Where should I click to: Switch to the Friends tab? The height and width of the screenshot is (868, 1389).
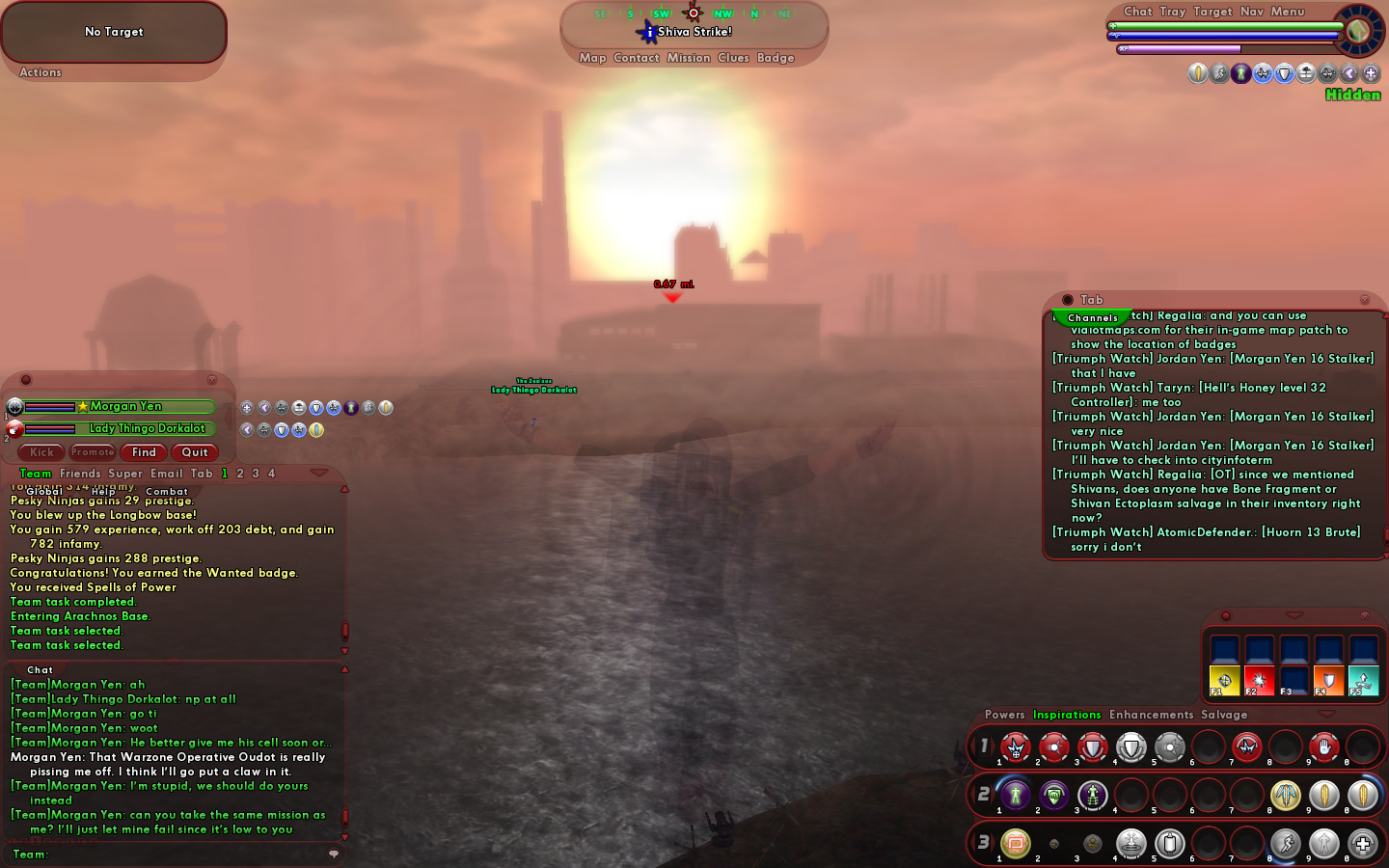[x=80, y=474]
